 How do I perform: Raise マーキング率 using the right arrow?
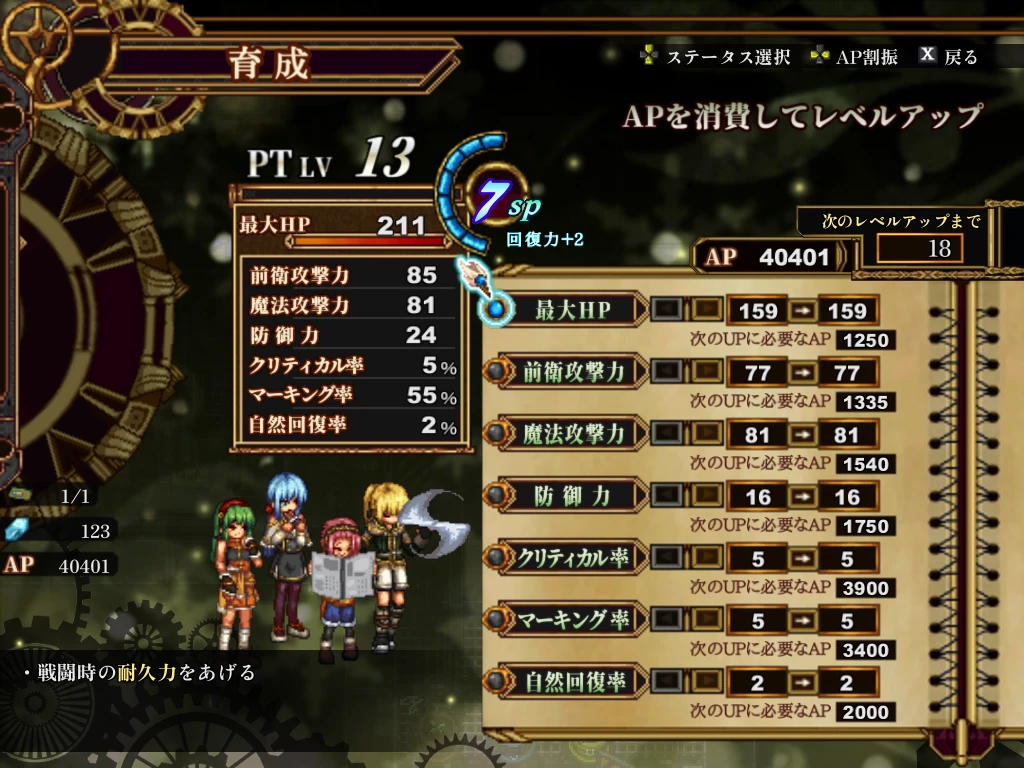[x=706, y=620]
